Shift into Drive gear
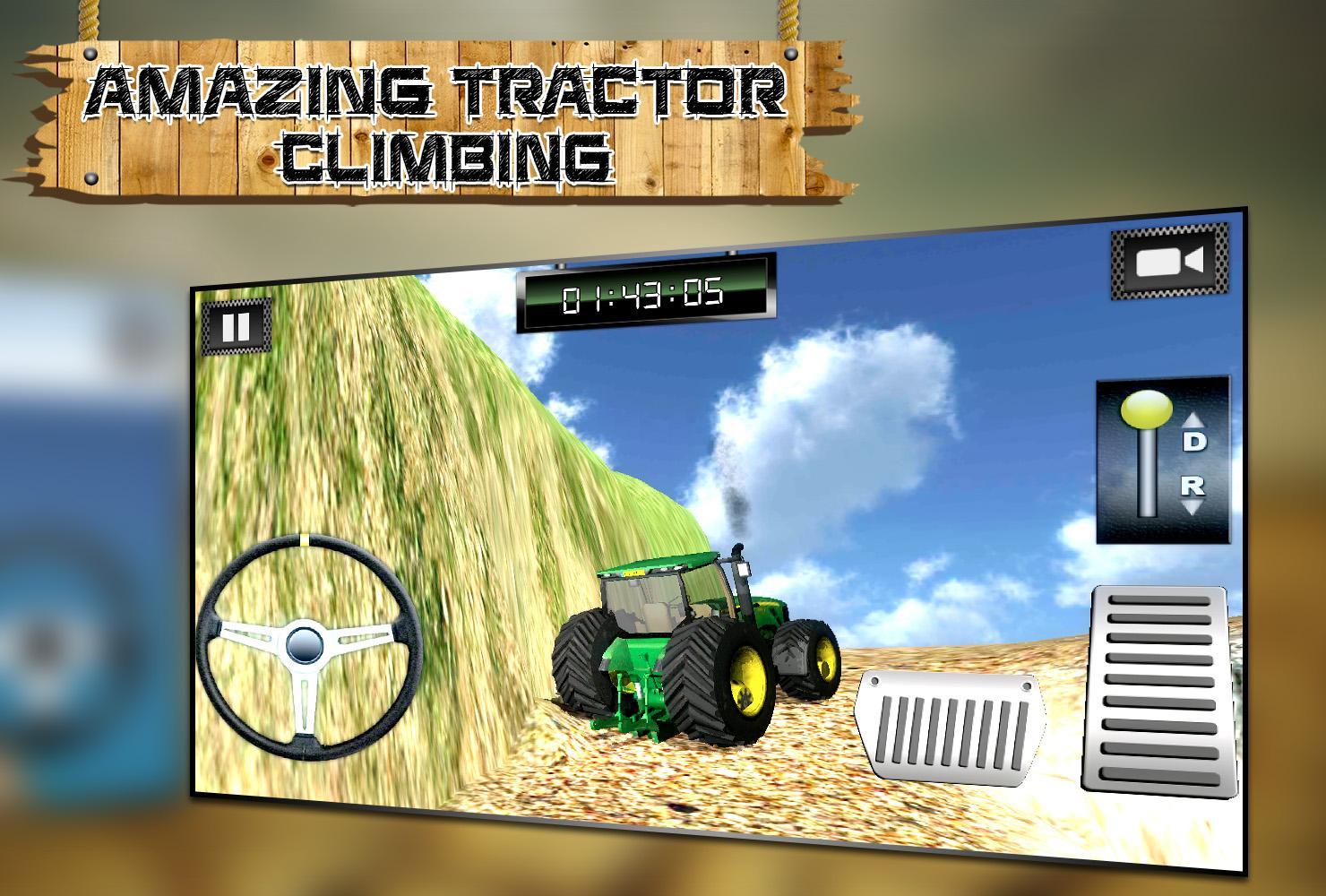Screen dimensions: 1326x896 click(x=1193, y=440)
